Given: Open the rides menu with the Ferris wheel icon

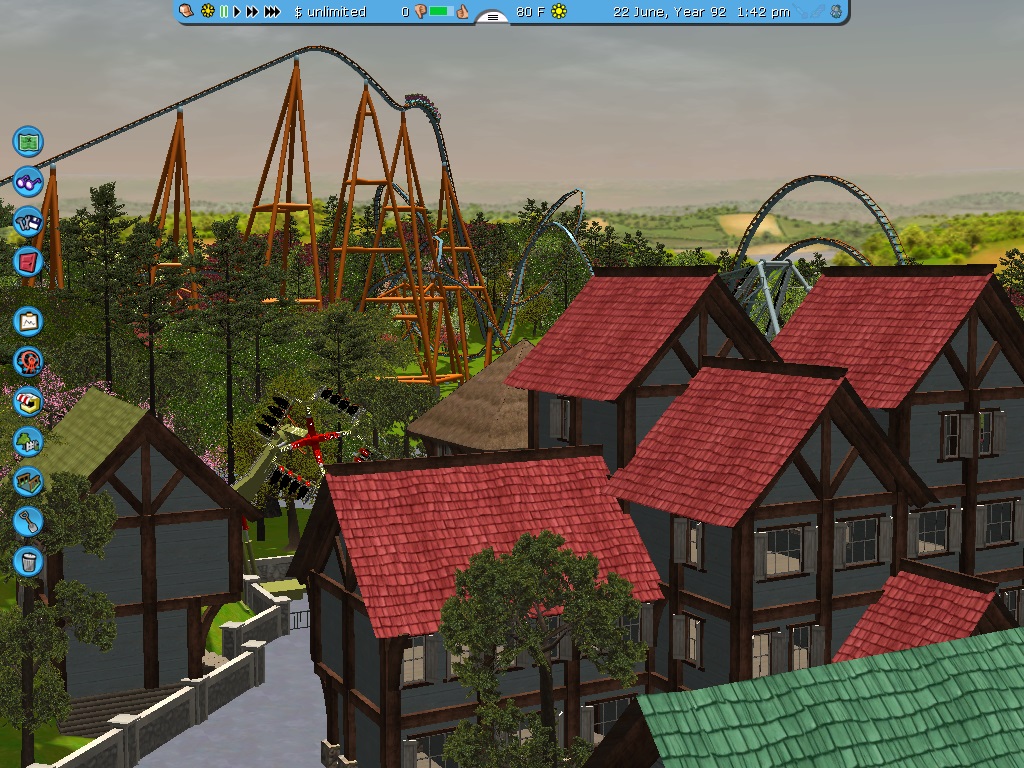Looking at the screenshot, I should coord(28,361).
